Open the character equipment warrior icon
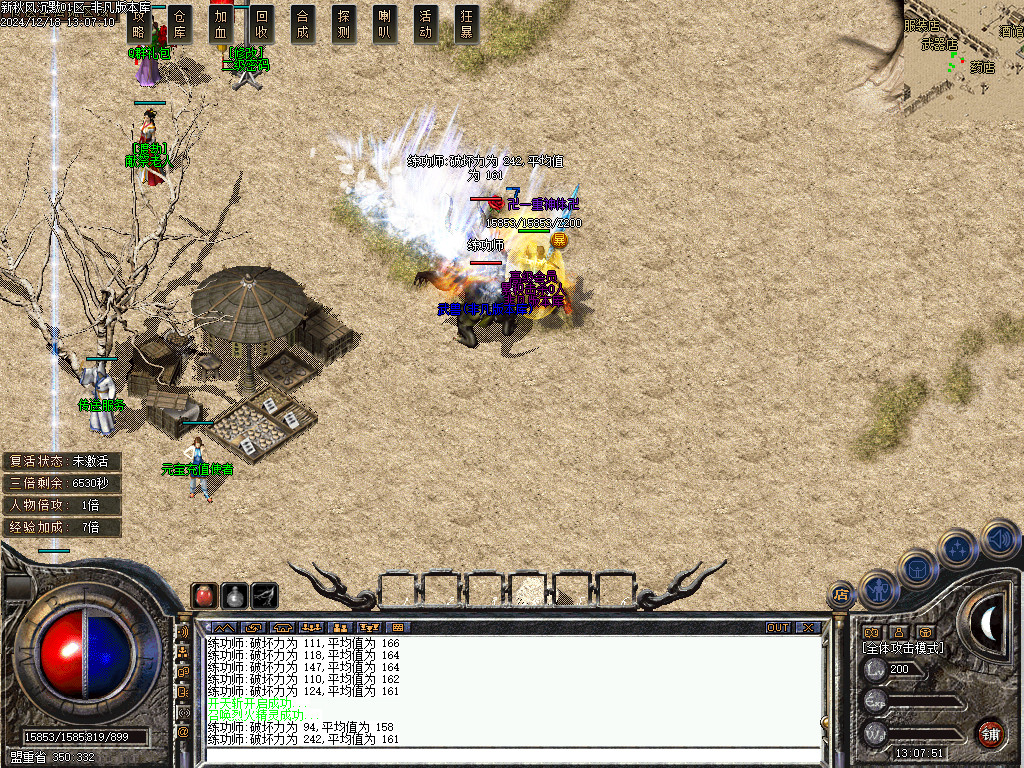Viewport: 1024px width, 768px height. tap(879, 589)
